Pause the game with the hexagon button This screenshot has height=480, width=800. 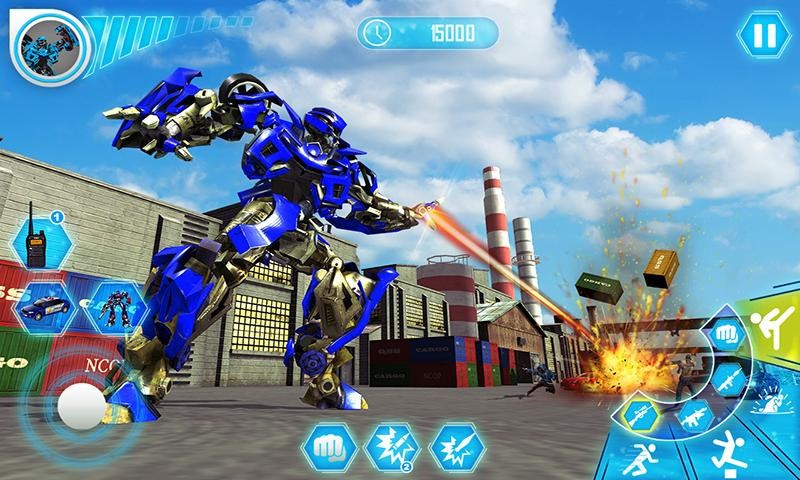coord(763,36)
